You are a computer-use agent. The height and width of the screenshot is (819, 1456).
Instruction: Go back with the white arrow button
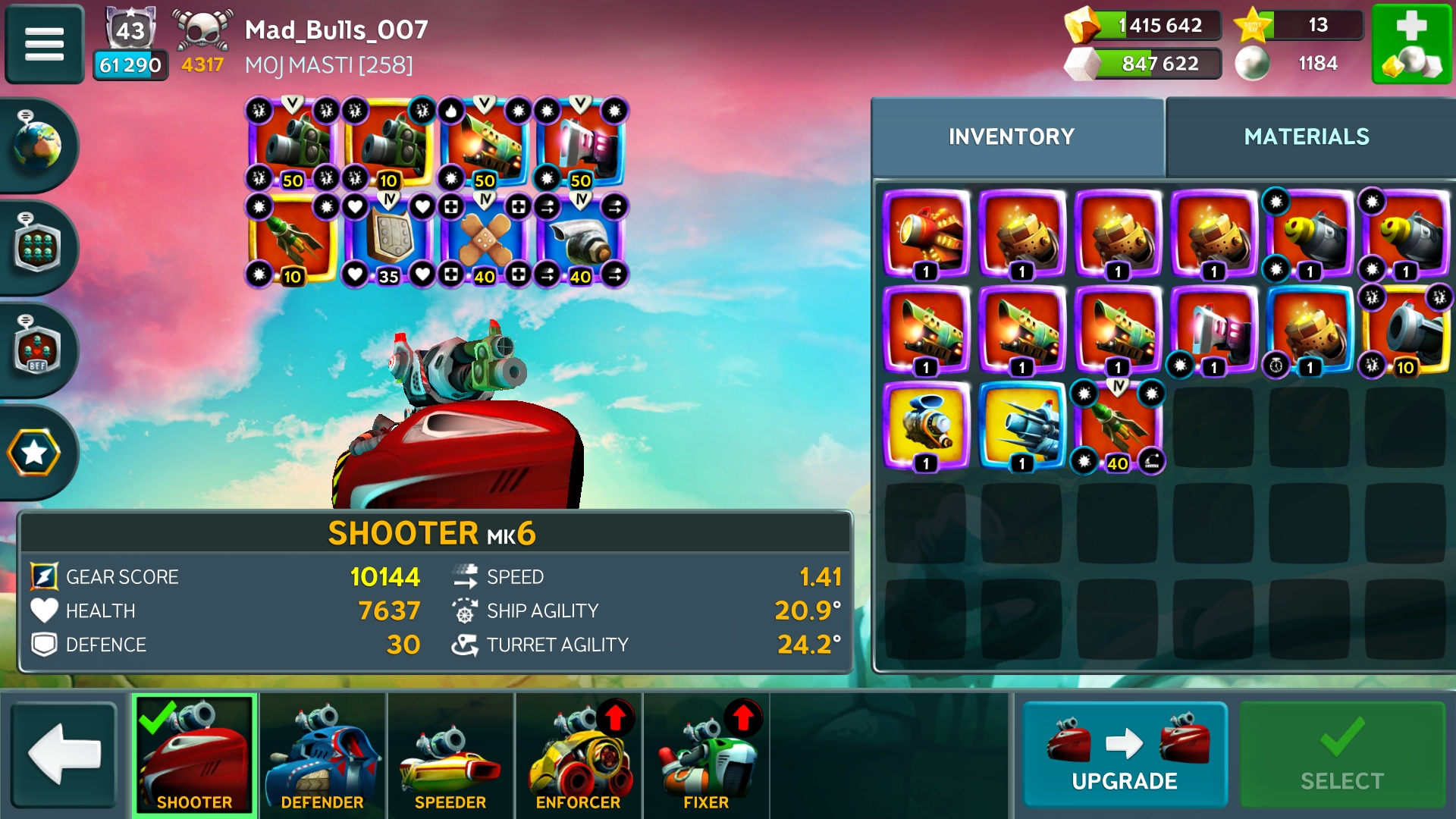tap(64, 754)
